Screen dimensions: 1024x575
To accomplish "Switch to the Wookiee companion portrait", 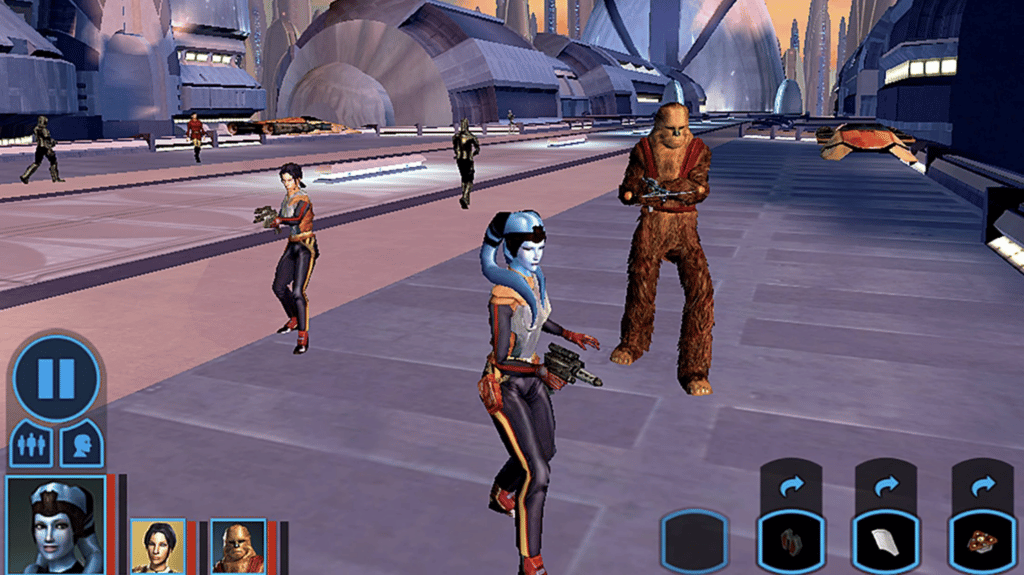I will [238, 546].
